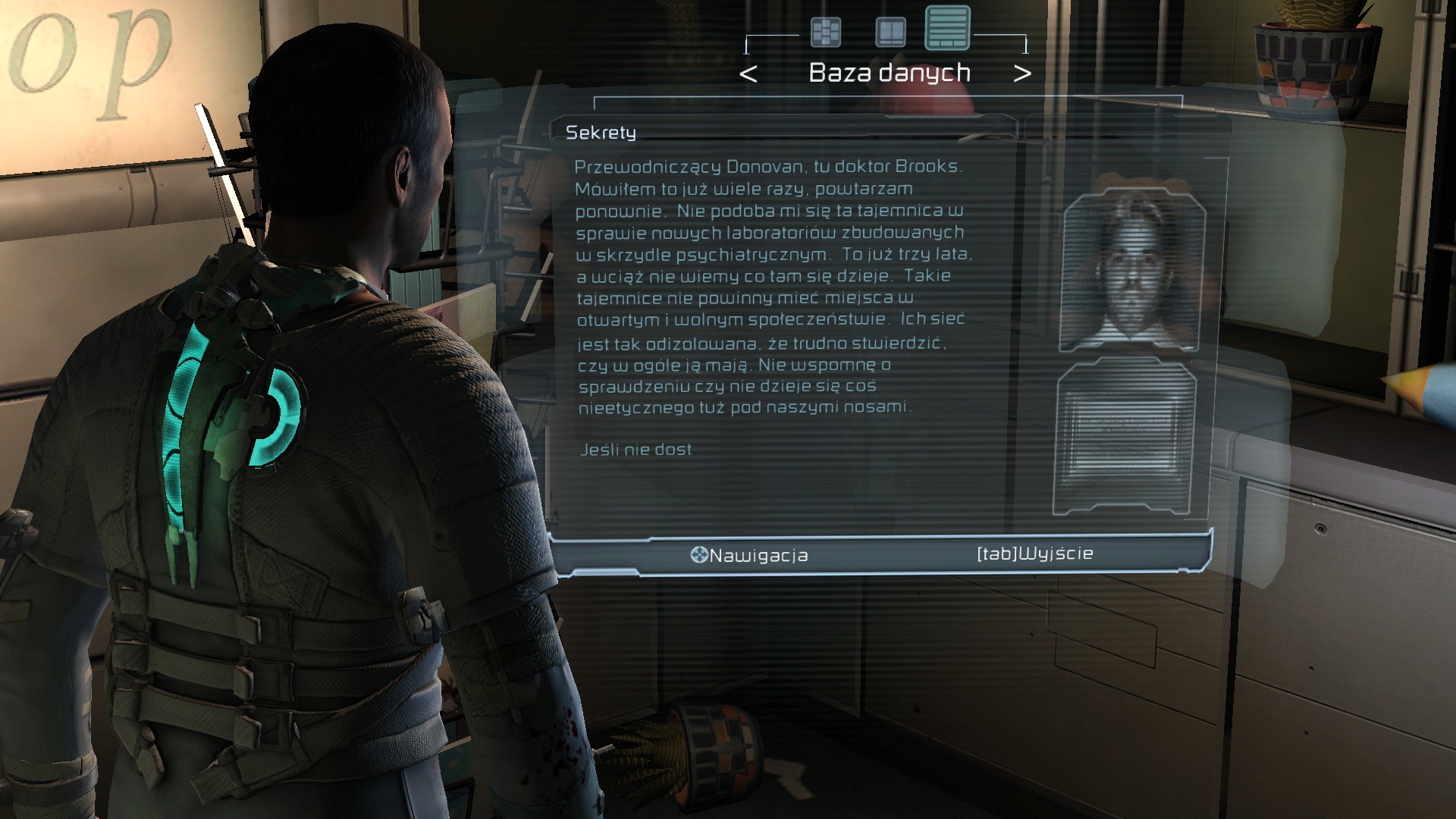Click the Wyjście exit option

pyautogui.click(x=1034, y=554)
